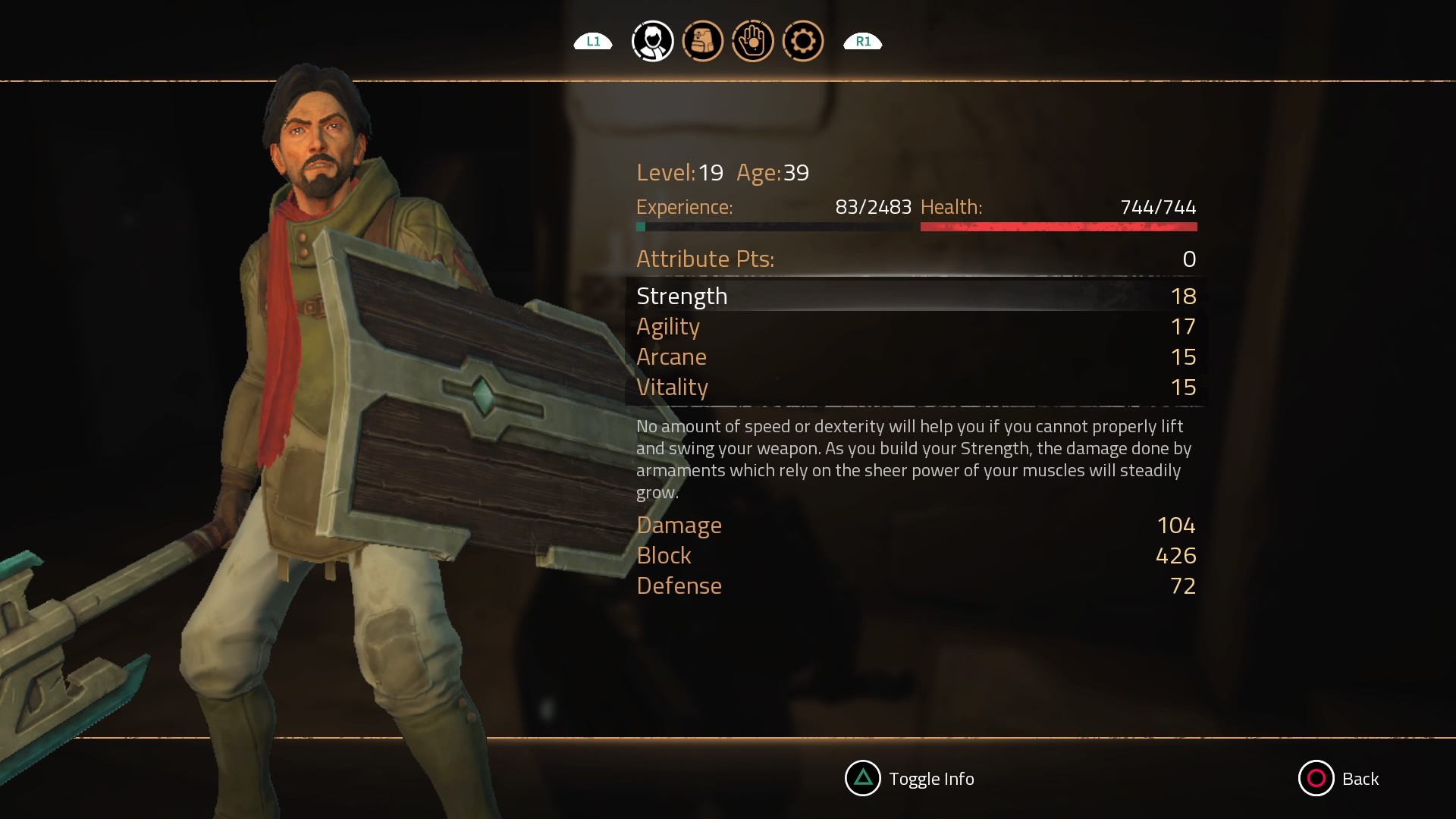
Task: Select the backpack inventory icon
Action: 702,41
